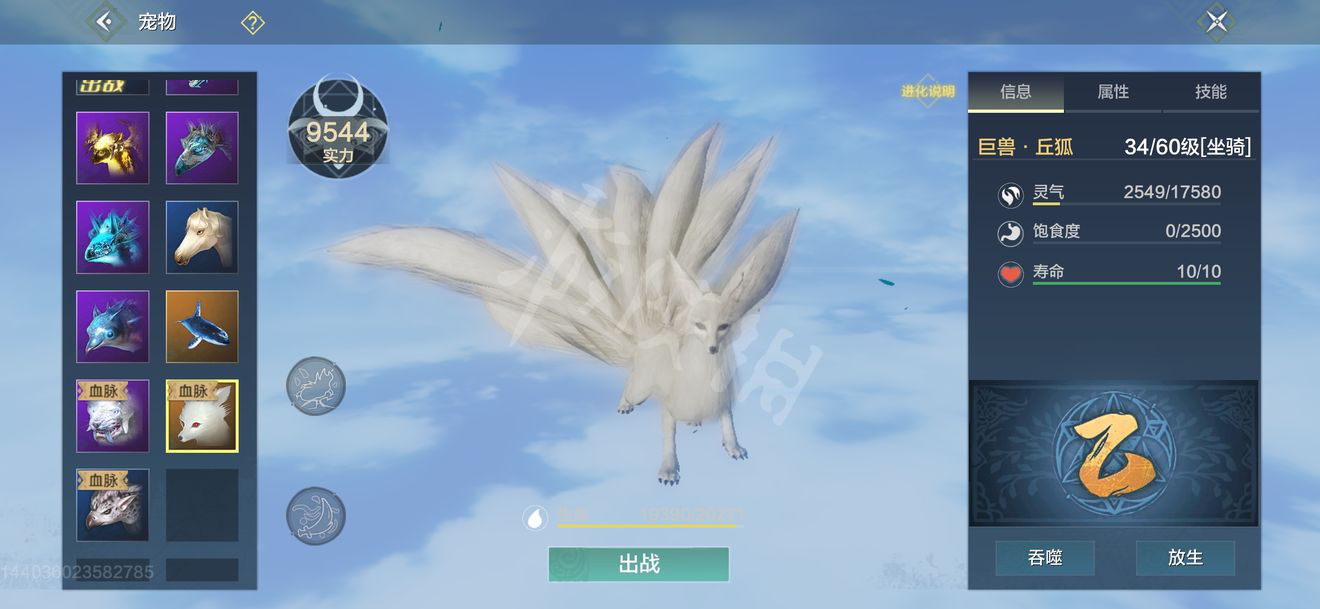1320x609 pixels.
Task: Close the pet screen
Action: tap(1216, 22)
